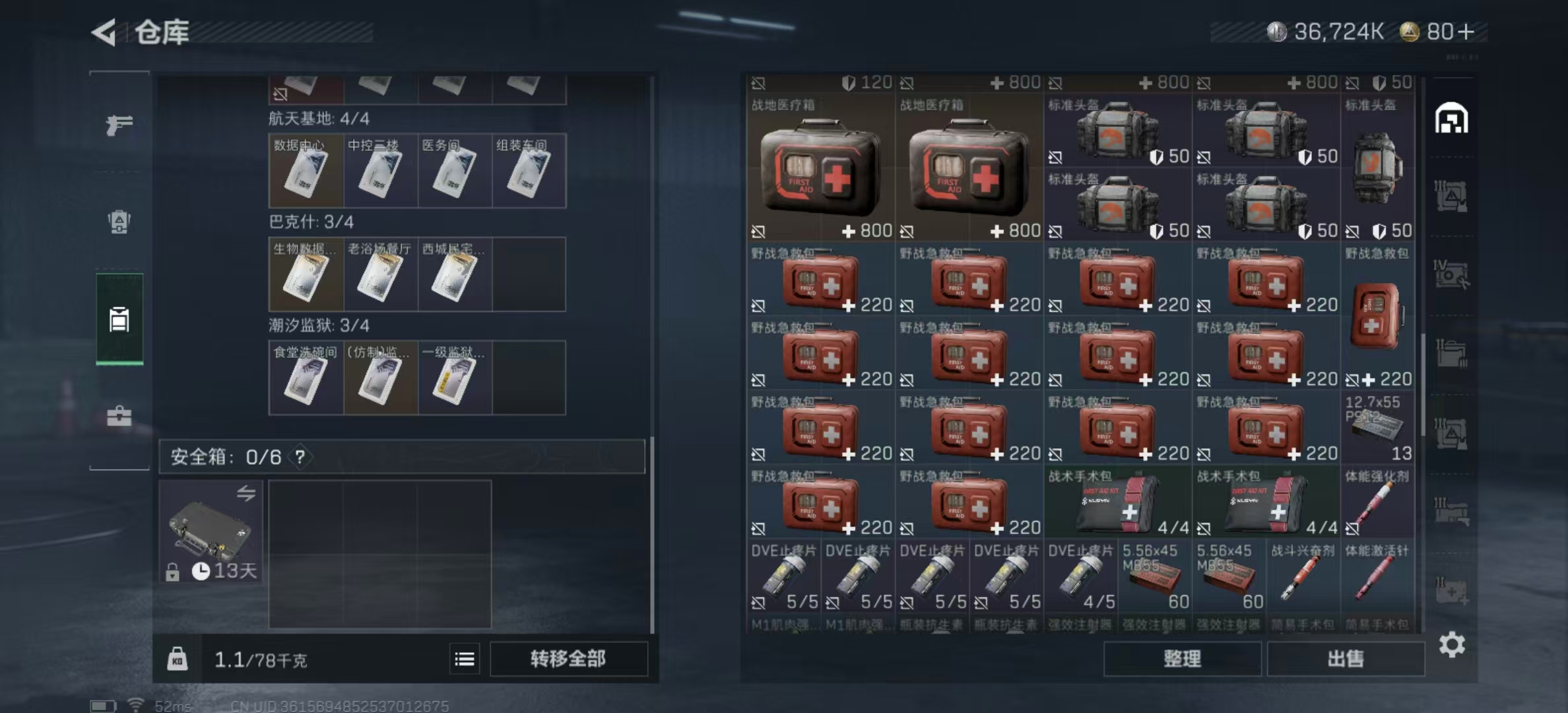Click the 整理 sort button
The width and height of the screenshot is (1568, 713).
[1182, 659]
